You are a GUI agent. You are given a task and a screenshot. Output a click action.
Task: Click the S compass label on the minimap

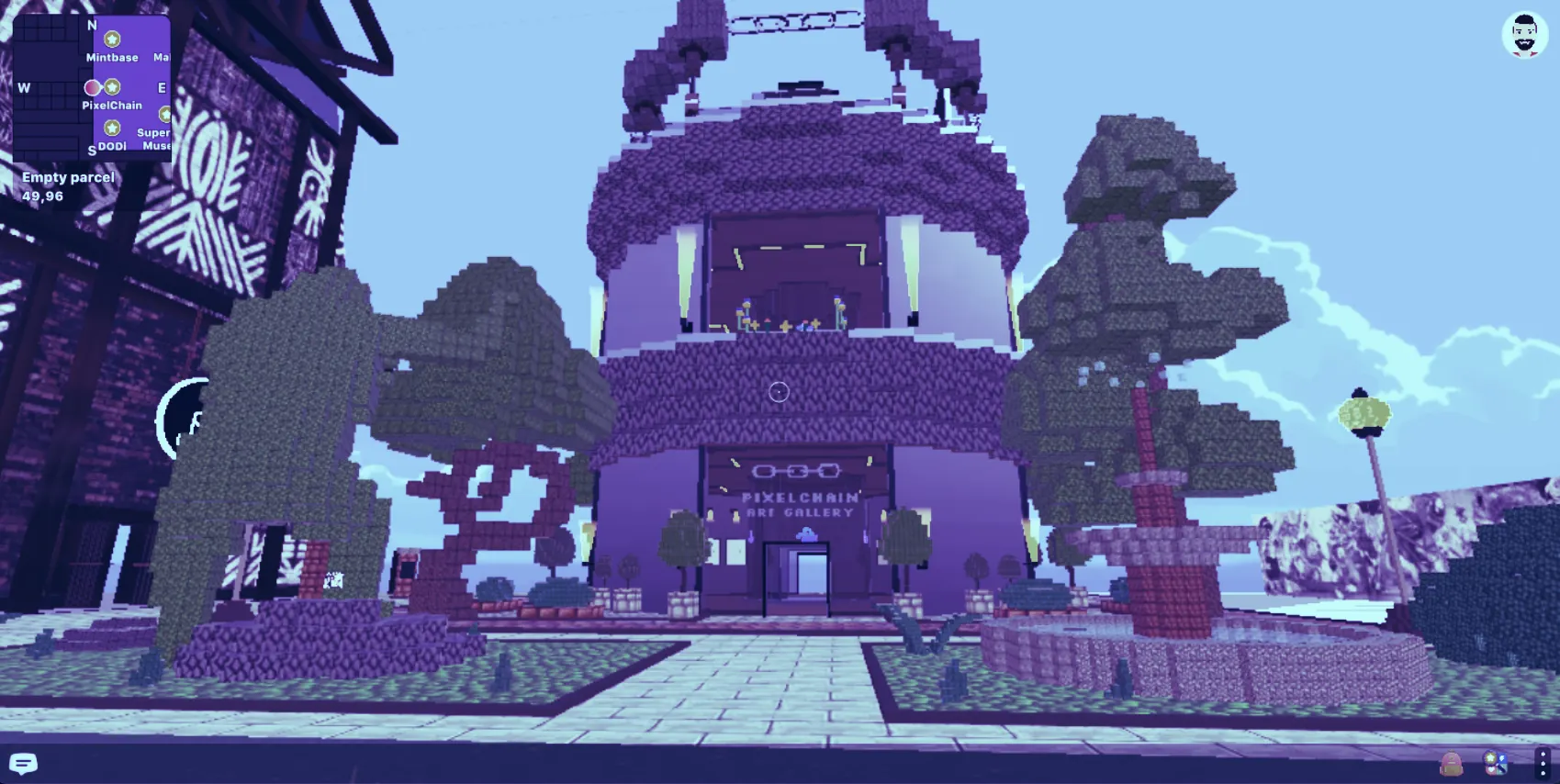click(x=92, y=149)
